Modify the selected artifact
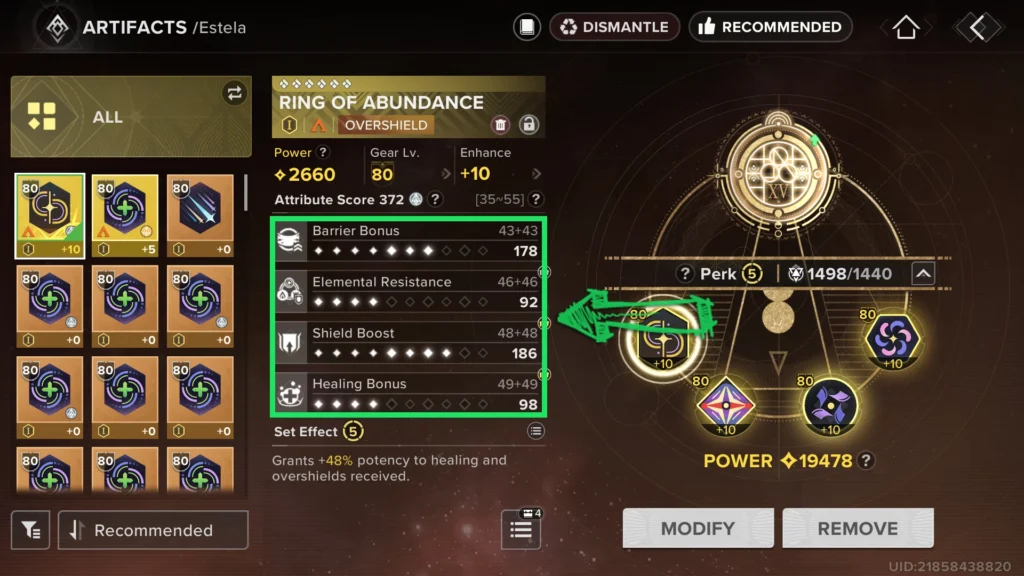Image resolution: width=1024 pixels, height=576 pixels. (698, 528)
